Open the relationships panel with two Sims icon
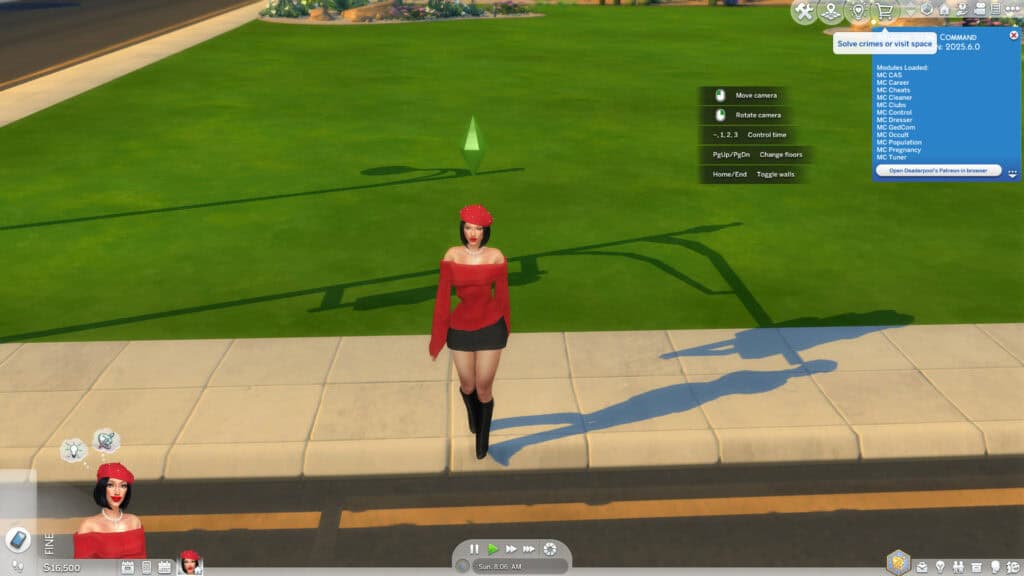 958,567
